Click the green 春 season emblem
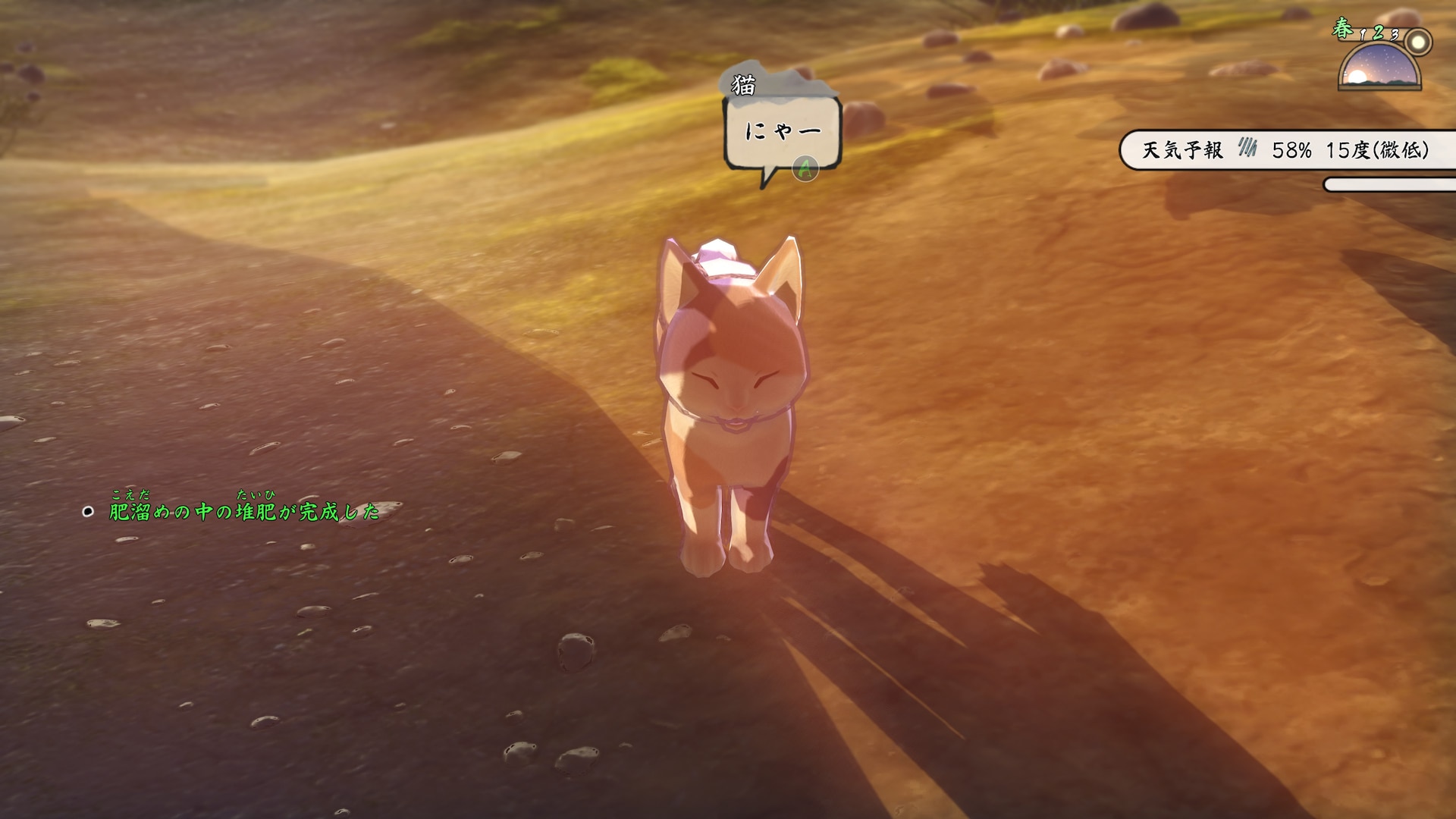The width and height of the screenshot is (1456, 819). pos(1344,29)
